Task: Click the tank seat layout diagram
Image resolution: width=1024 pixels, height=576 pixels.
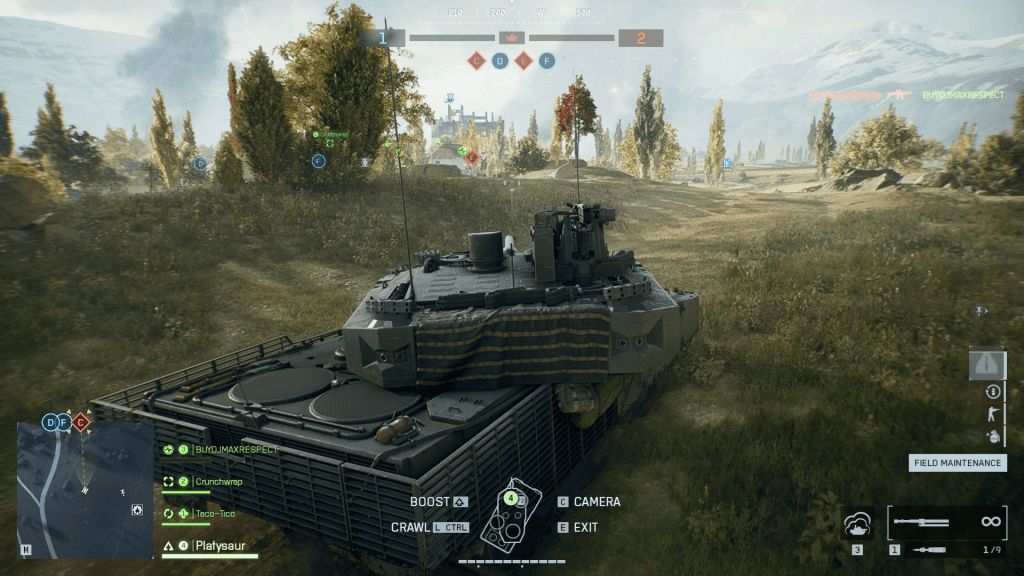Action: 511,515
